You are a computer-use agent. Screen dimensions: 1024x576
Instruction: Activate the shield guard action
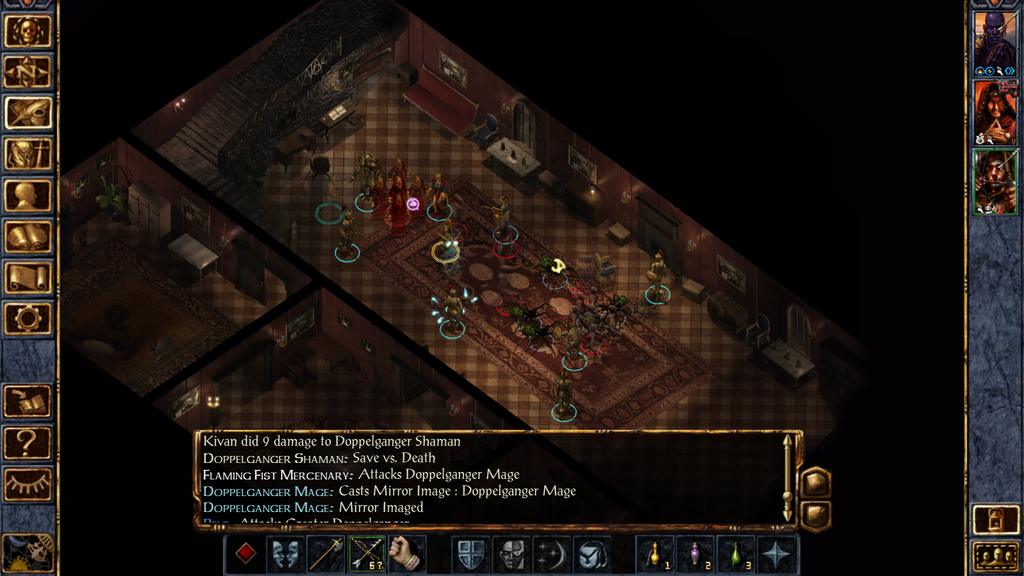coord(470,553)
